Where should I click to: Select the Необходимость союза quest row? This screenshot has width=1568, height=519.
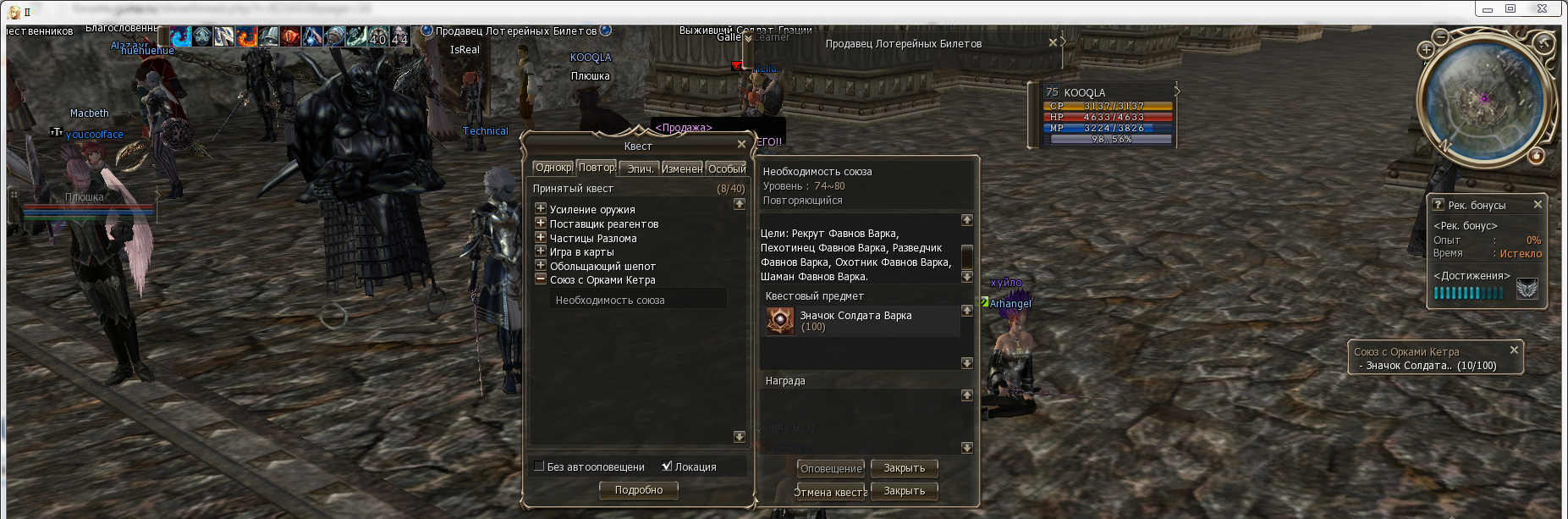[610, 300]
